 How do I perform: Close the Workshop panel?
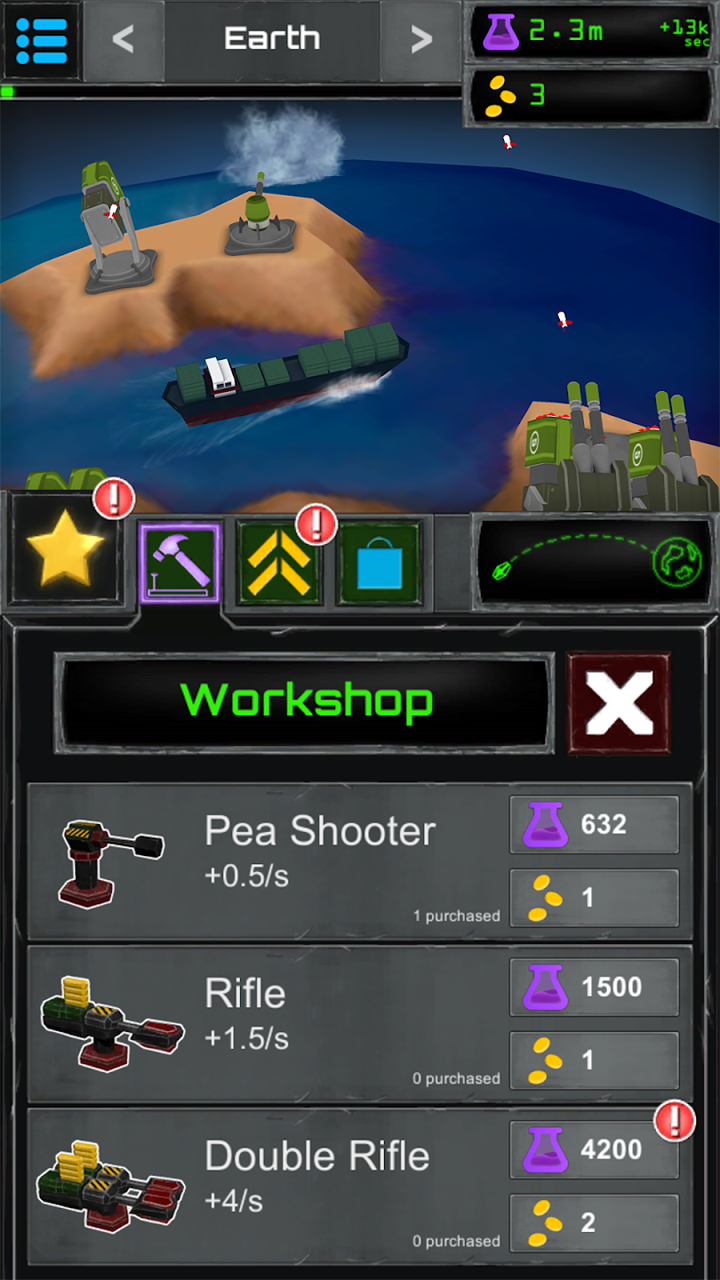[619, 703]
